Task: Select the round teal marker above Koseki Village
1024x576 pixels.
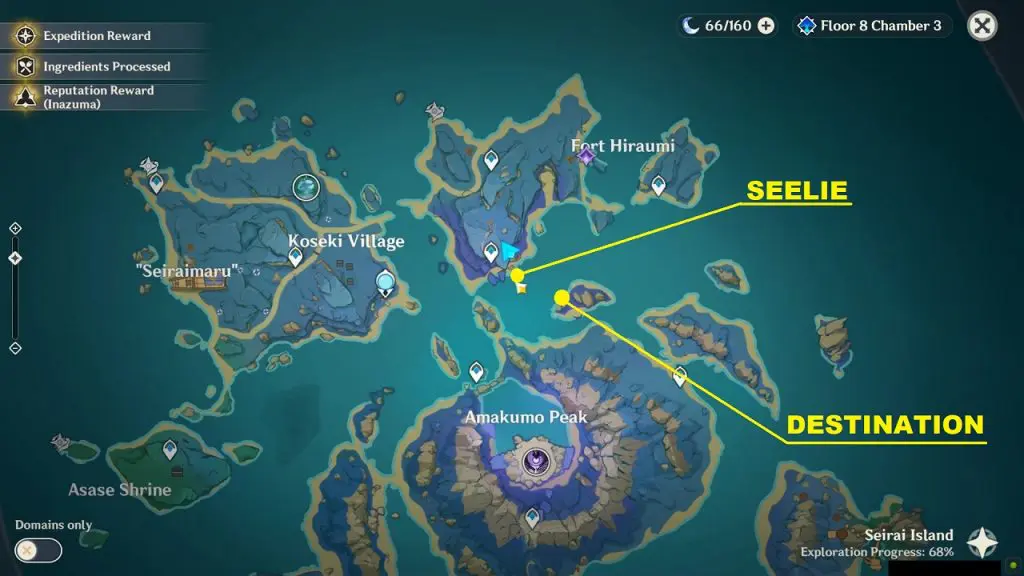Action: click(305, 186)
